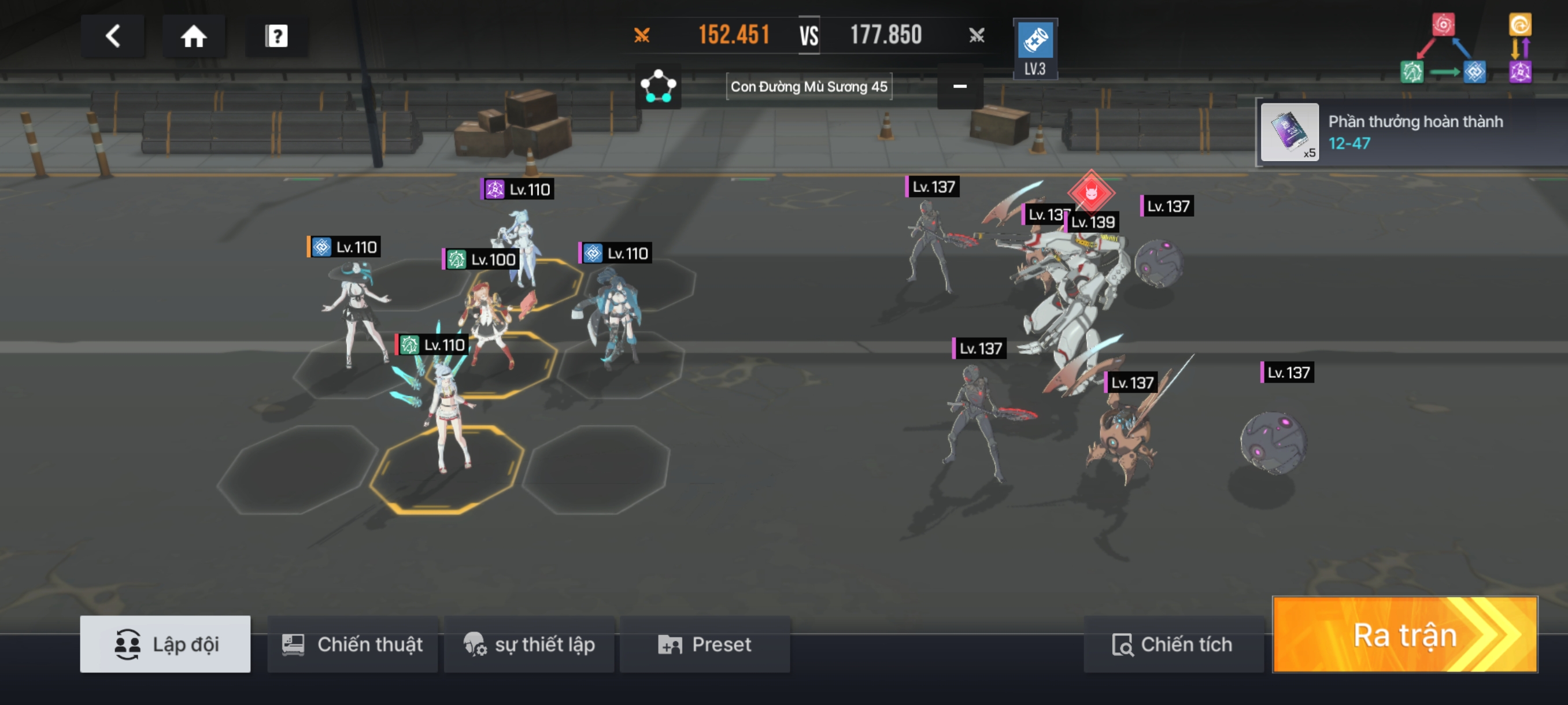Open the sự thiết lập tab

pos(529,644)
